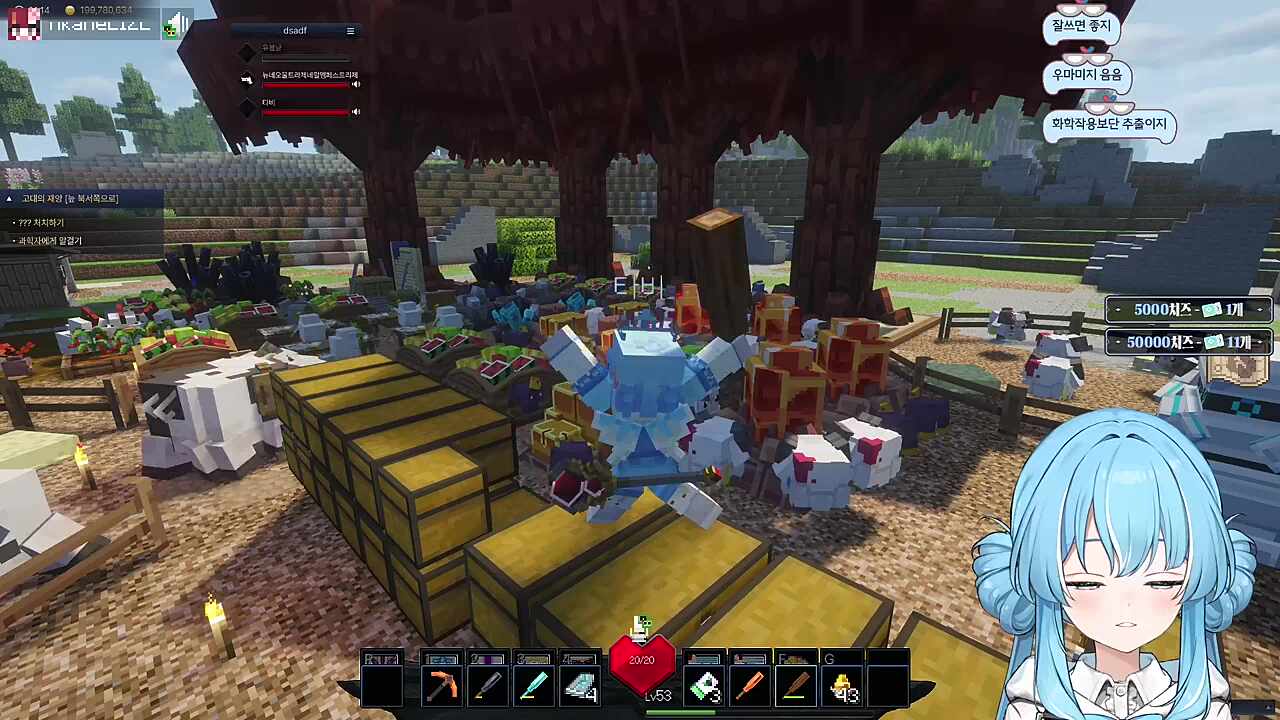This screenshot has width=1280, height=720.
Task: Select the gold nugget stack slot
Action: [843, 686]
